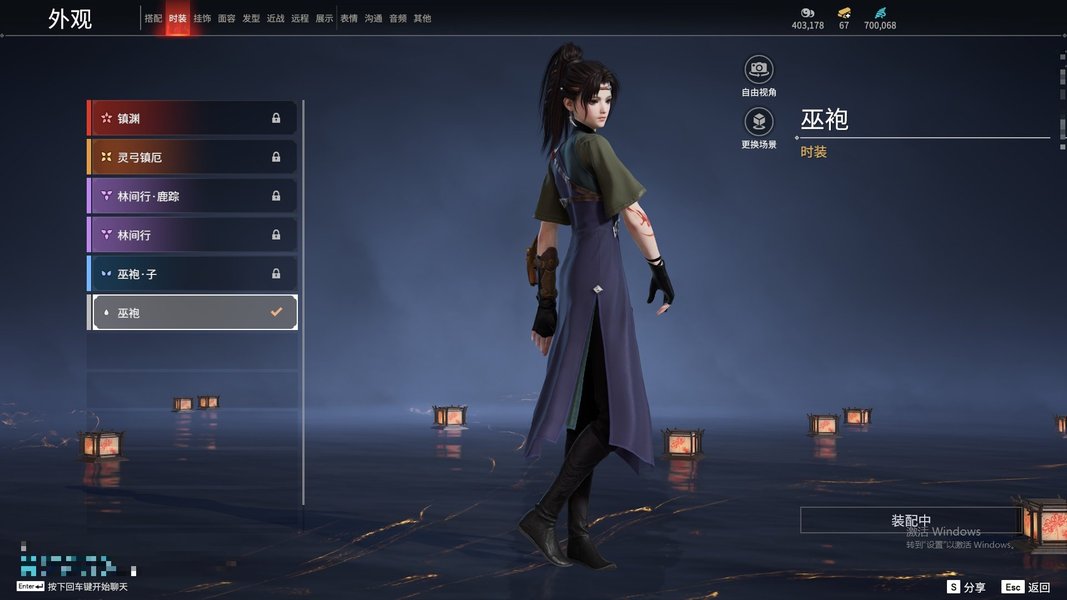Switch to the 搭配 tab
This screenshot has width=1067, height=600.
[x=153, y=18]
